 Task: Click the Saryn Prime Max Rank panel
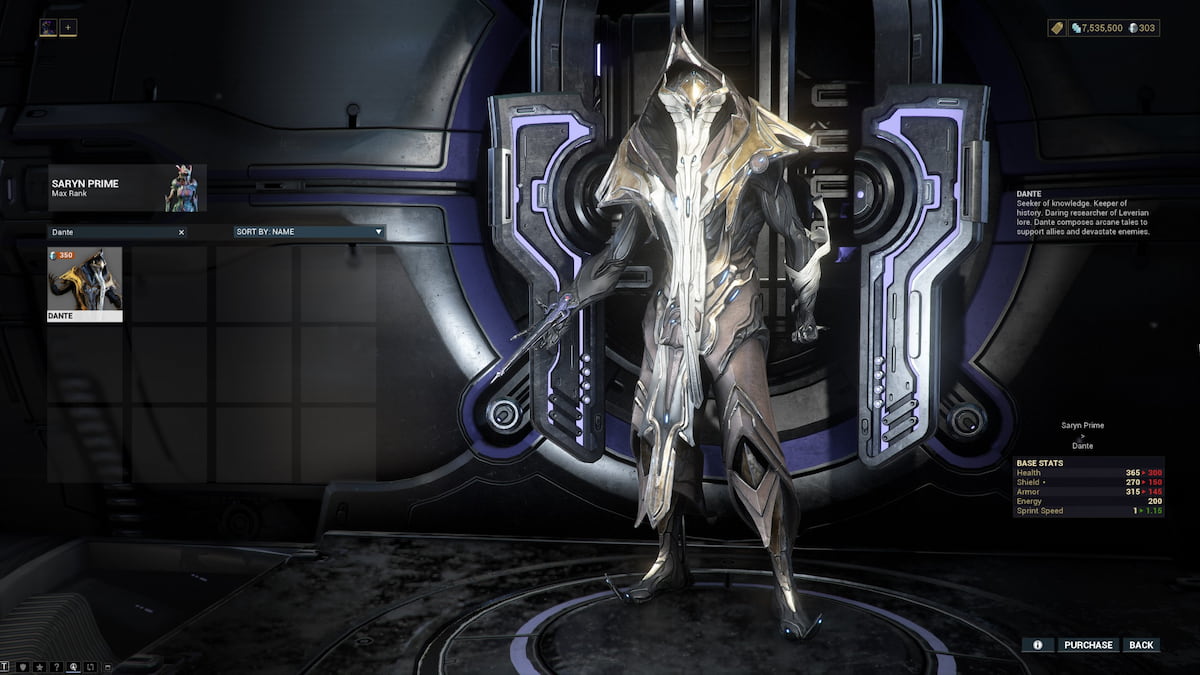point(127,188)
